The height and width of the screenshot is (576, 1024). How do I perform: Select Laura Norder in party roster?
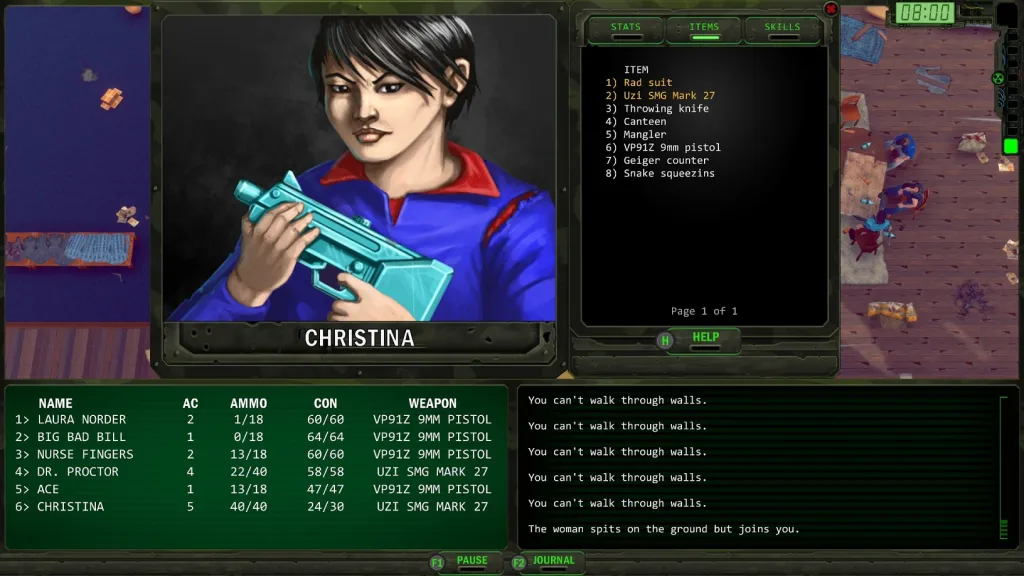coord(81,420)
